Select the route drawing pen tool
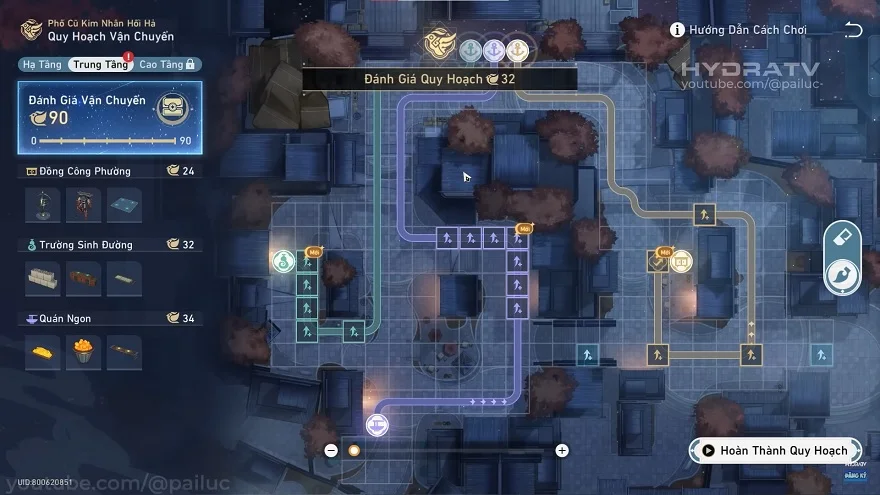Image resolution: width=880 pixels, height=495 pixels. [843, 275]
